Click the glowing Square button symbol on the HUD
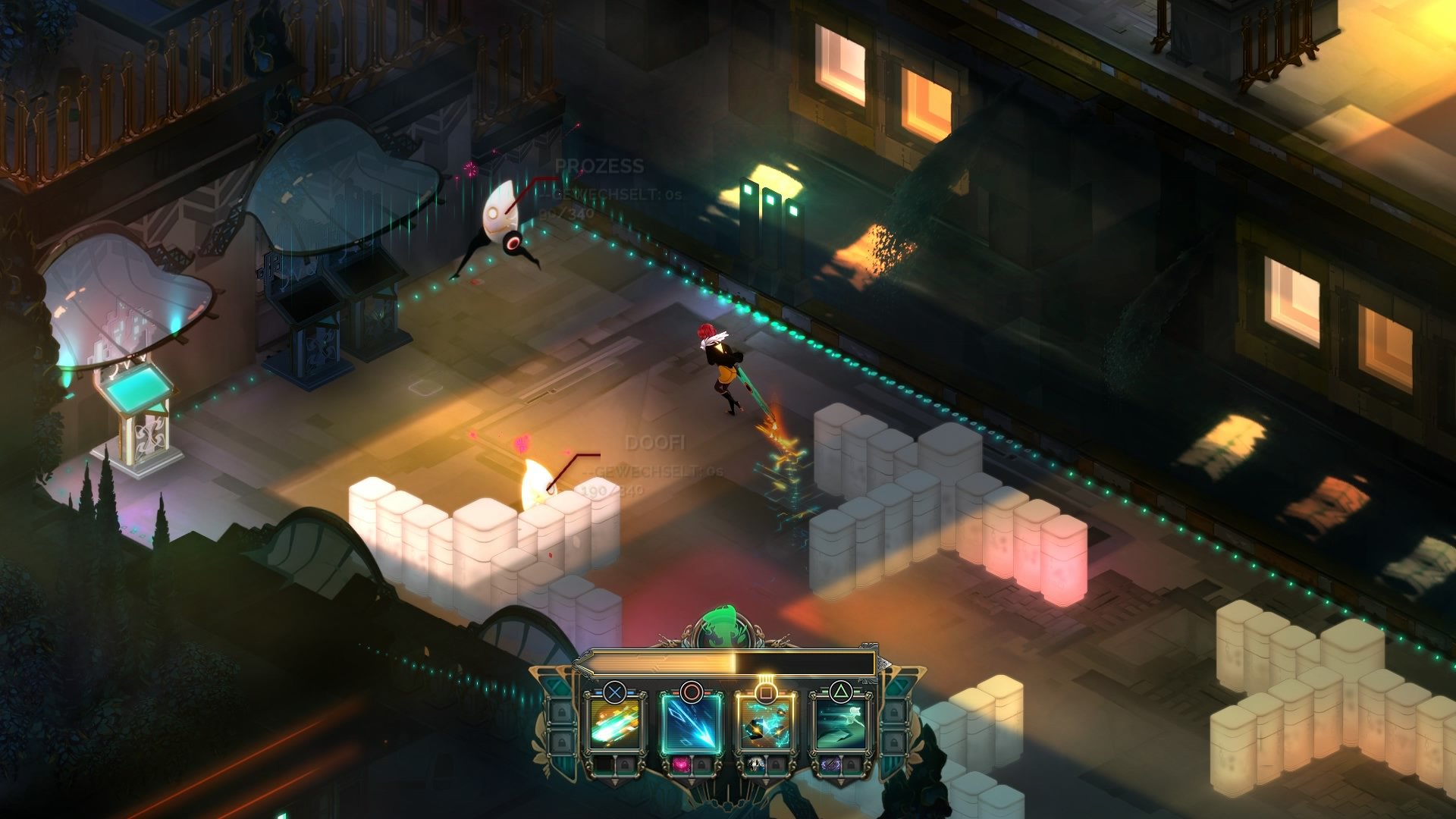 (x=765, y=692)
